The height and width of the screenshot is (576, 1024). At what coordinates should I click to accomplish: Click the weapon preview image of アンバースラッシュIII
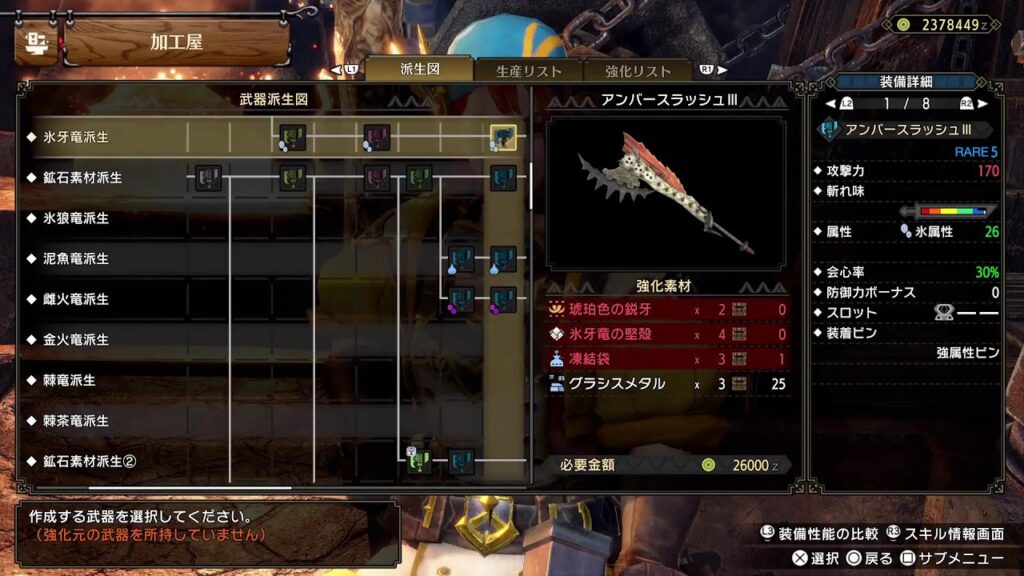665,193
